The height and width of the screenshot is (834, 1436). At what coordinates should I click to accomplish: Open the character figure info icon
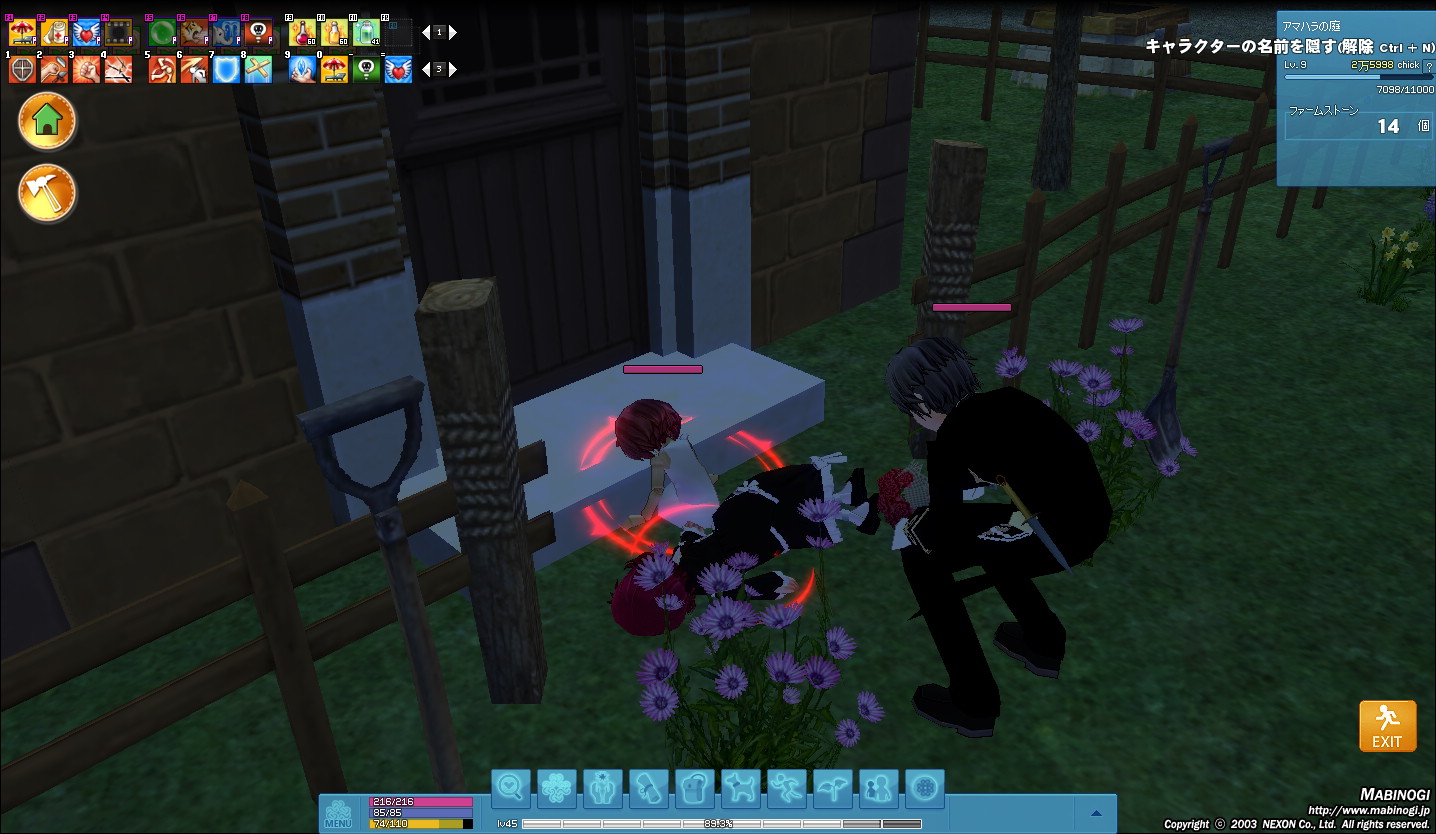603,788
